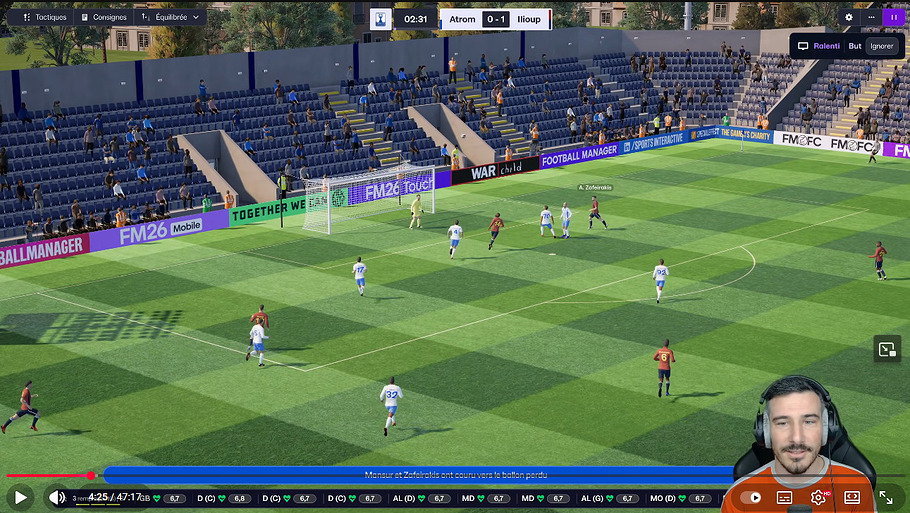Toggle video subtitles
Screen dimensions: 910x513
pos(785,497)
